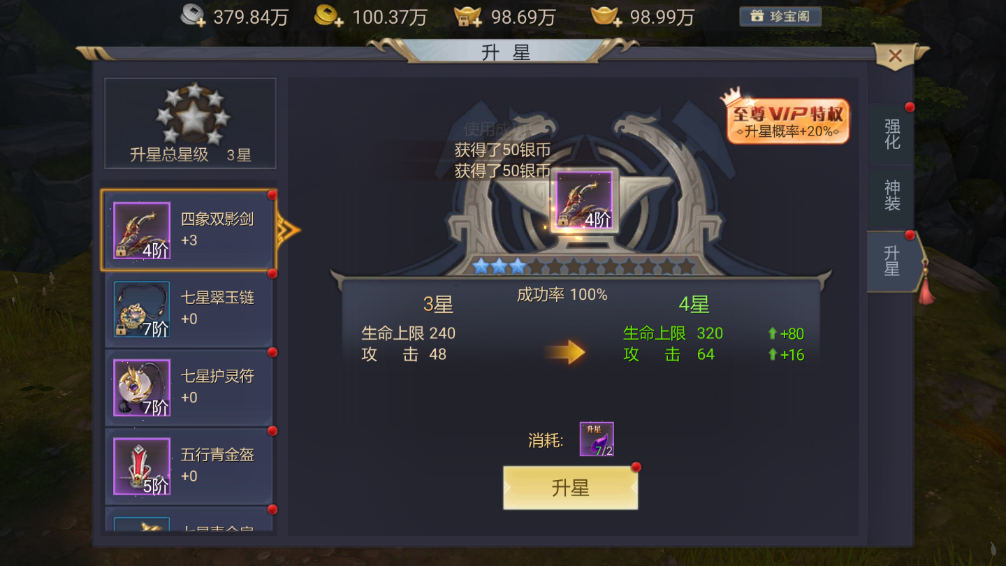The width and height of the screenshot is (1006, 566).
Task: Tap the 消耗 star-up material icon
Action: tap(597, 439)
